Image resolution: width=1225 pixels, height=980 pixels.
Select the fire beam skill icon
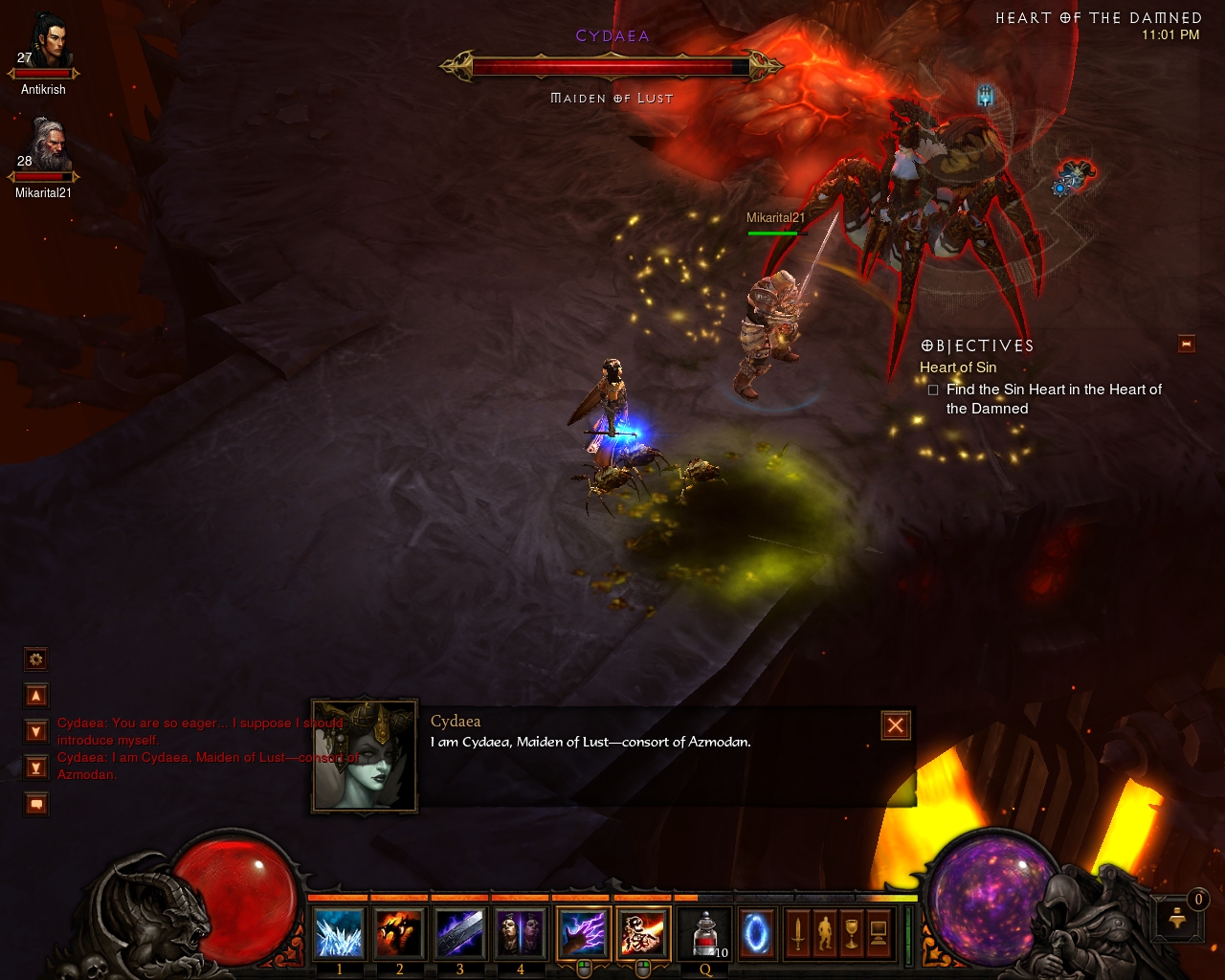point(643,933)
